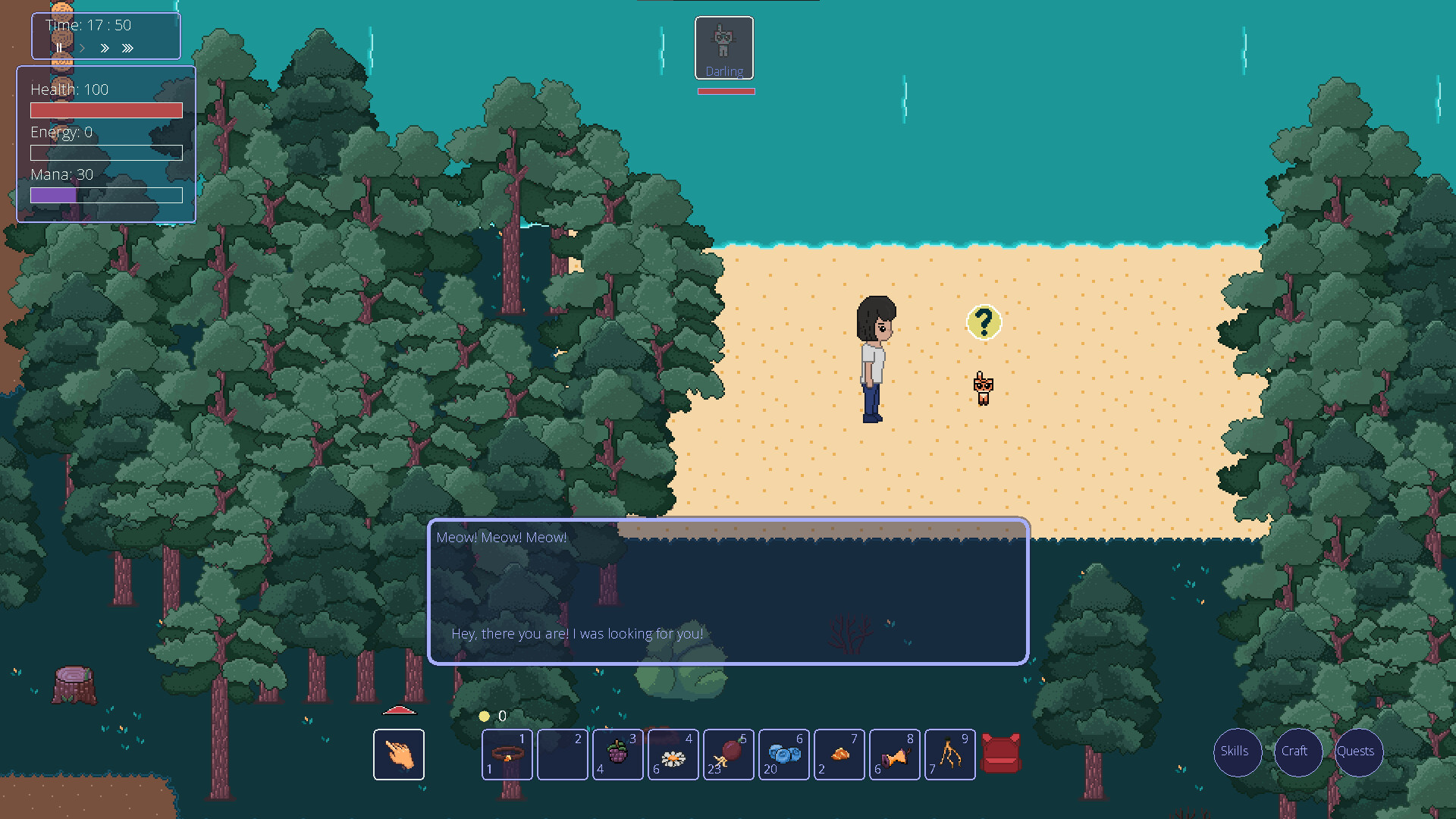
Task: Click the question mark above the cat
Action: tap(984, 322)
